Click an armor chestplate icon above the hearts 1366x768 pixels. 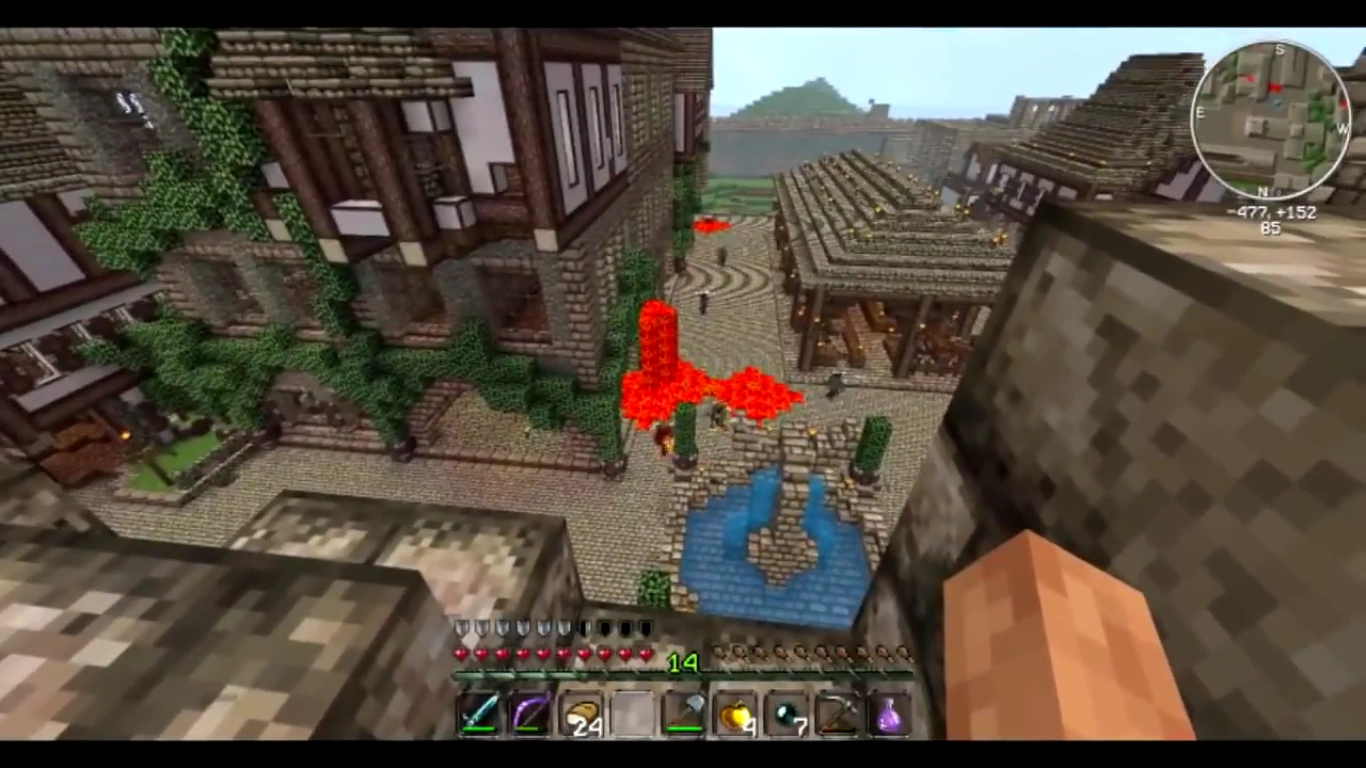461,626
